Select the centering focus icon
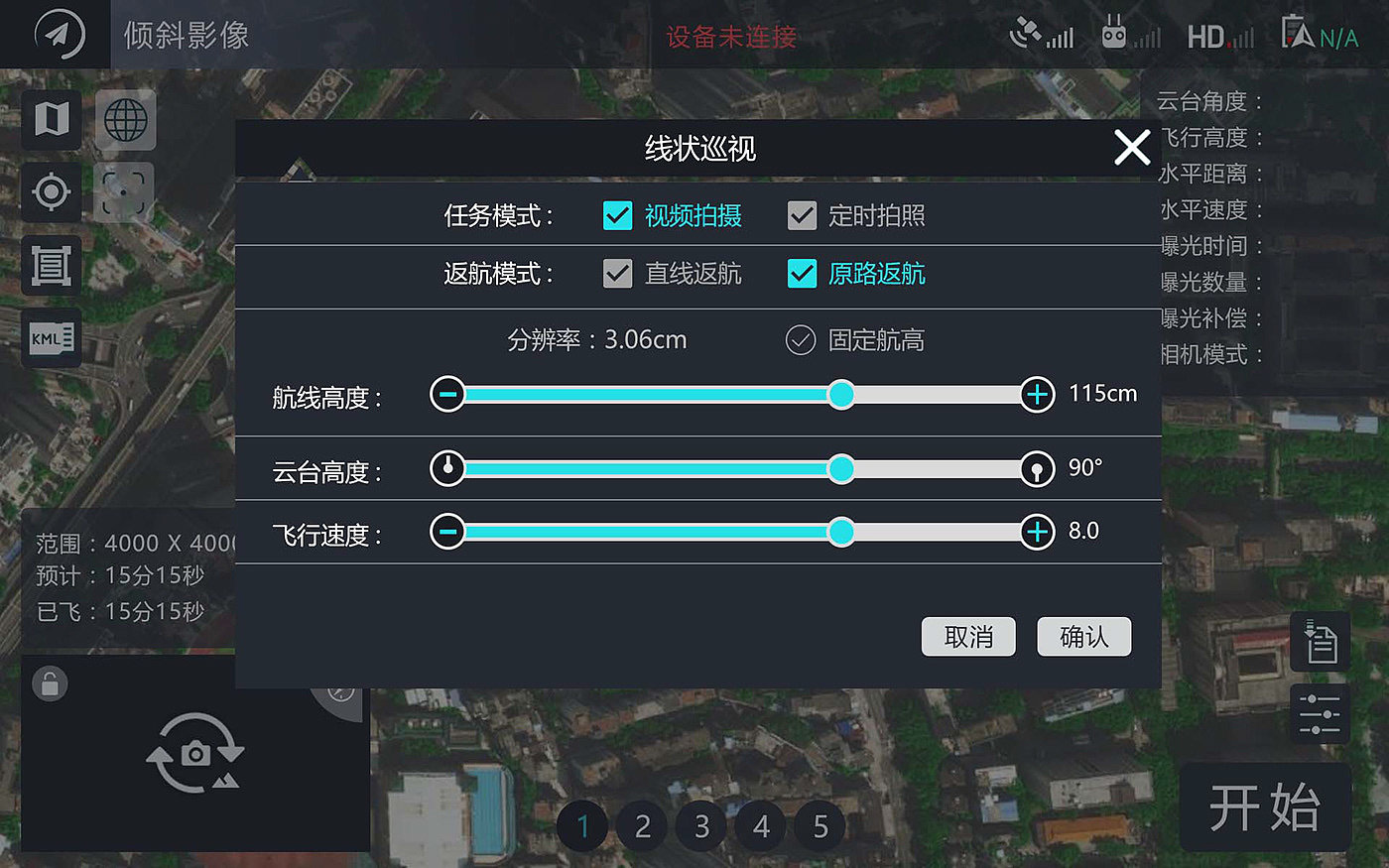Image resolution: width=1389 pixels, height=868 pixels. tap(125, 192)
